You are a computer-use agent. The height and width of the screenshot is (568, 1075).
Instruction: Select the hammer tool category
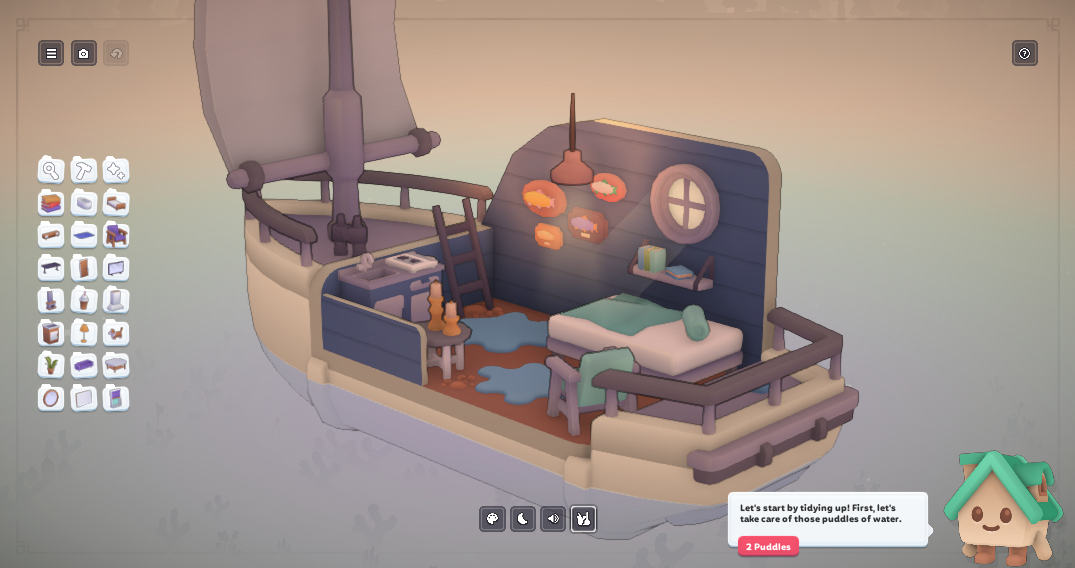[x=84, y=170]
